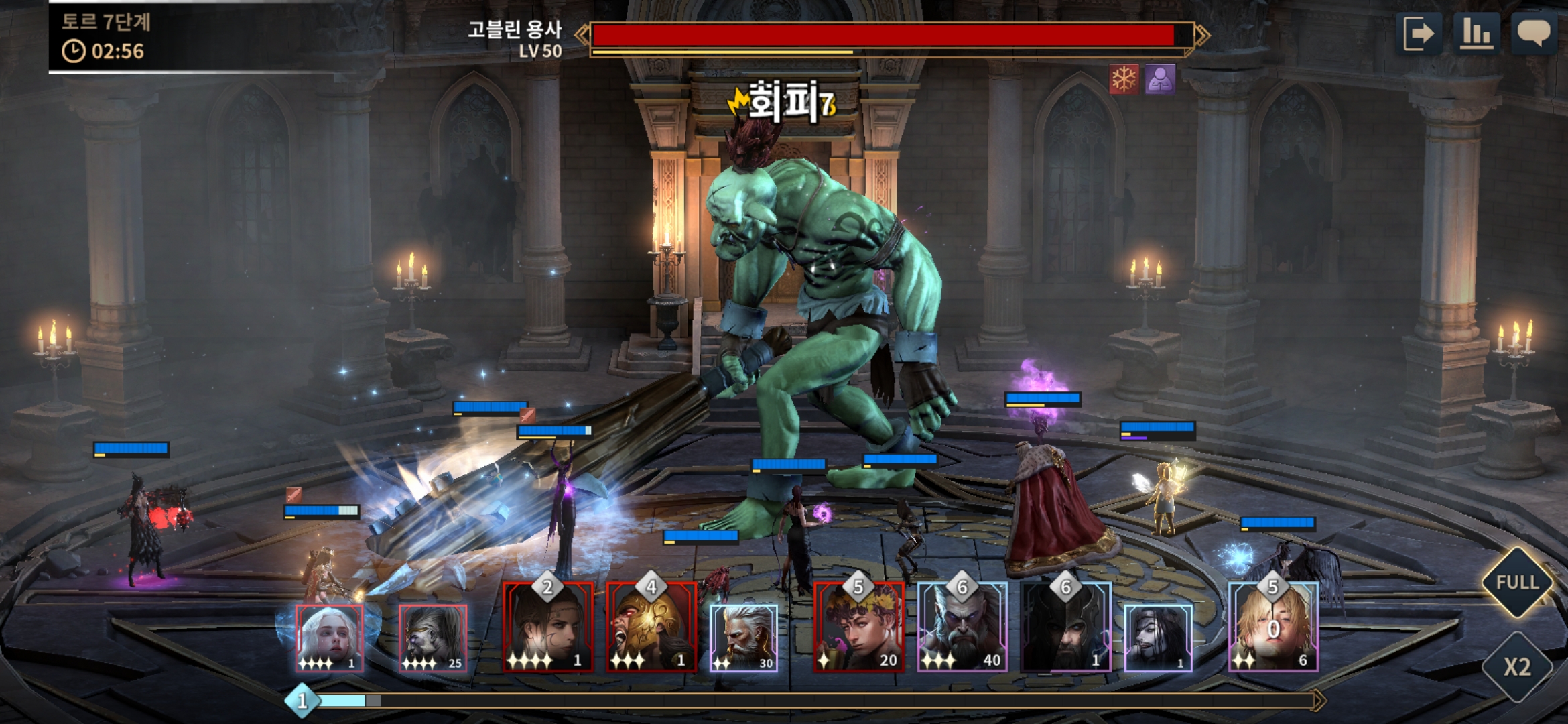This screenshot has height=724, width=1568.
Task: Choose the tattooed woman card costing 2
Action: 548,627
